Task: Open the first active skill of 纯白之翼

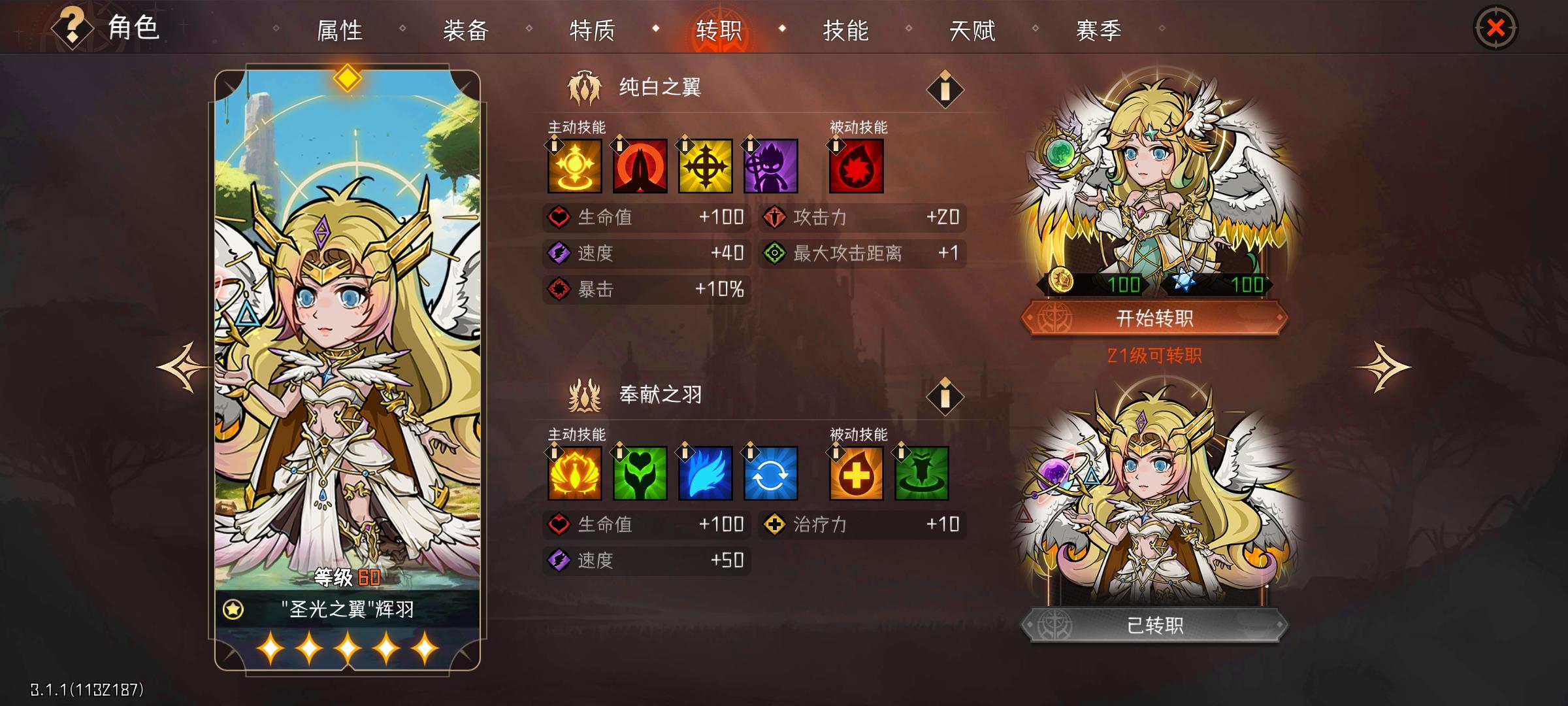Action: [574, 167]
